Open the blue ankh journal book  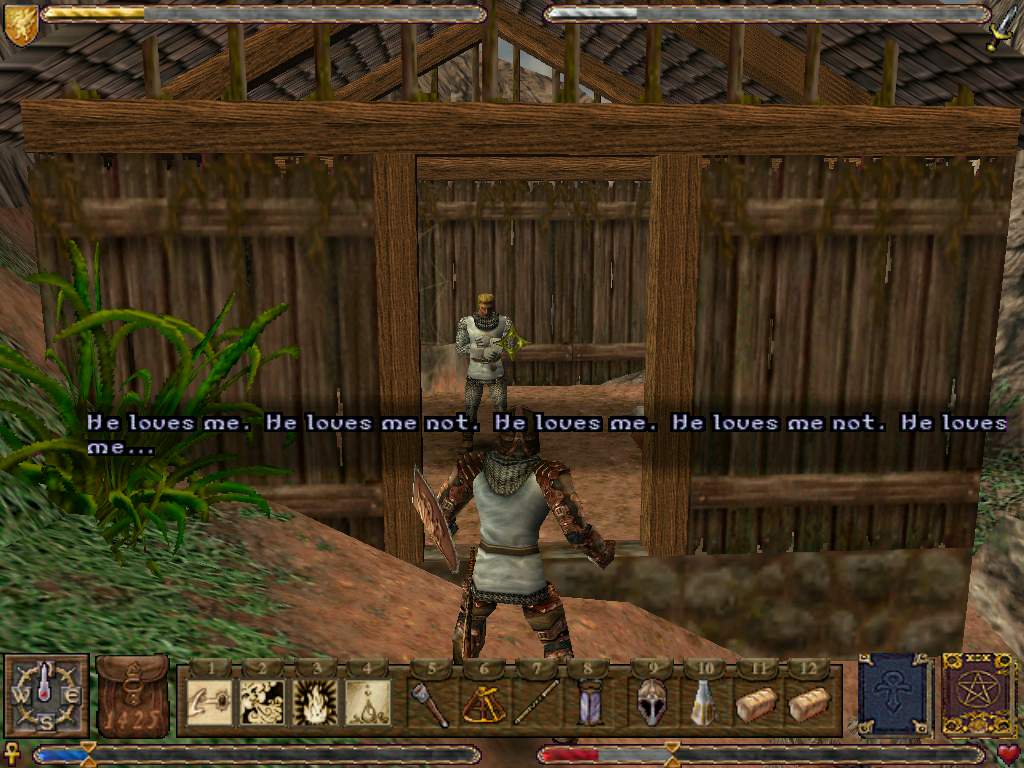pyautogui.click(x=895, y=695)
